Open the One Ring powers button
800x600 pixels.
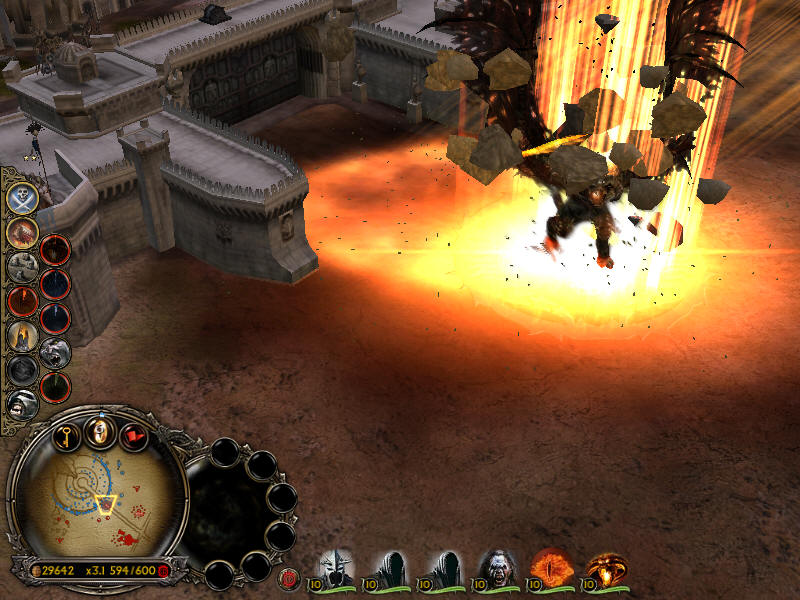click(100, 432)
